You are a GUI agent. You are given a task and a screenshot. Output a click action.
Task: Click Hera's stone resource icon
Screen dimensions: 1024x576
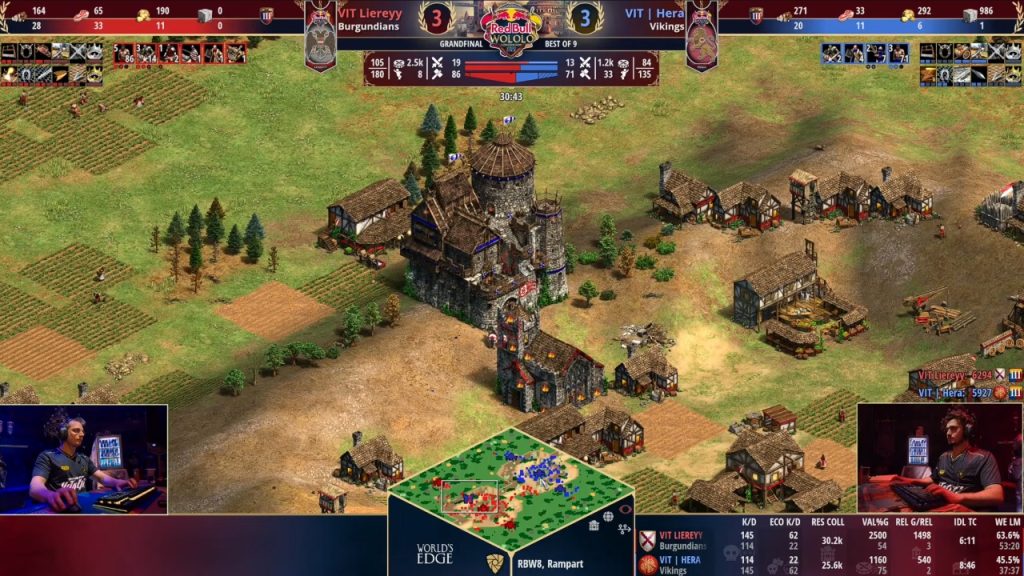[x=969, y=15]
